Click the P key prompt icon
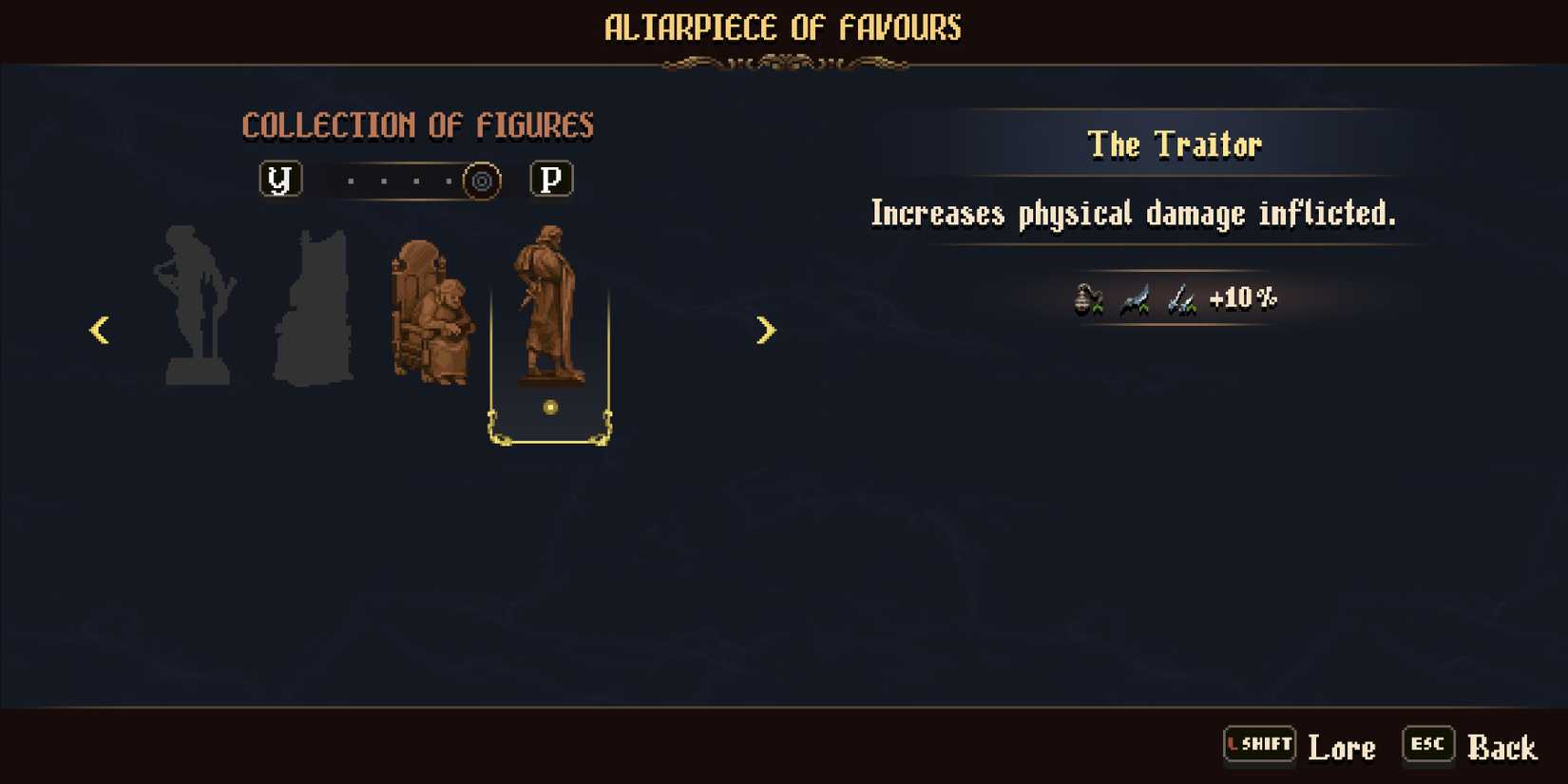Viewport: 1568px width, 784px height. click(552, 179)
